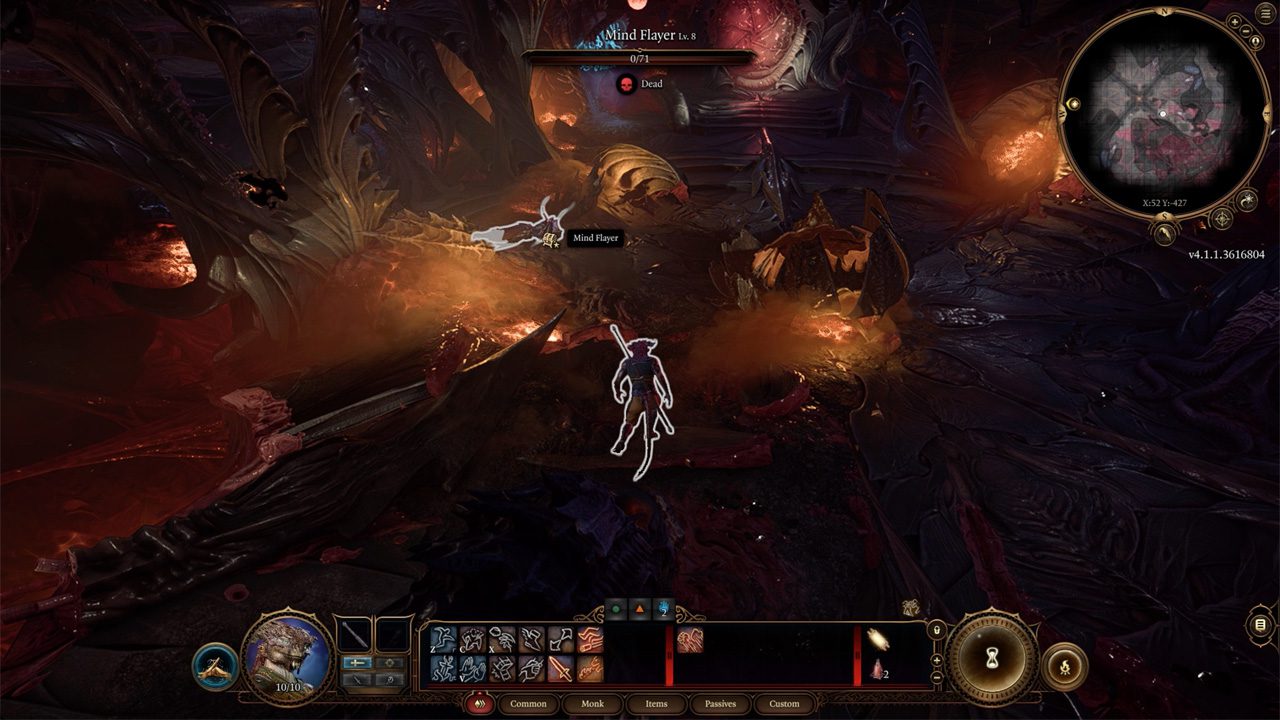Show the Passives tab
This screenshot has height=720, width=1280.
click(x=720, y=703)
